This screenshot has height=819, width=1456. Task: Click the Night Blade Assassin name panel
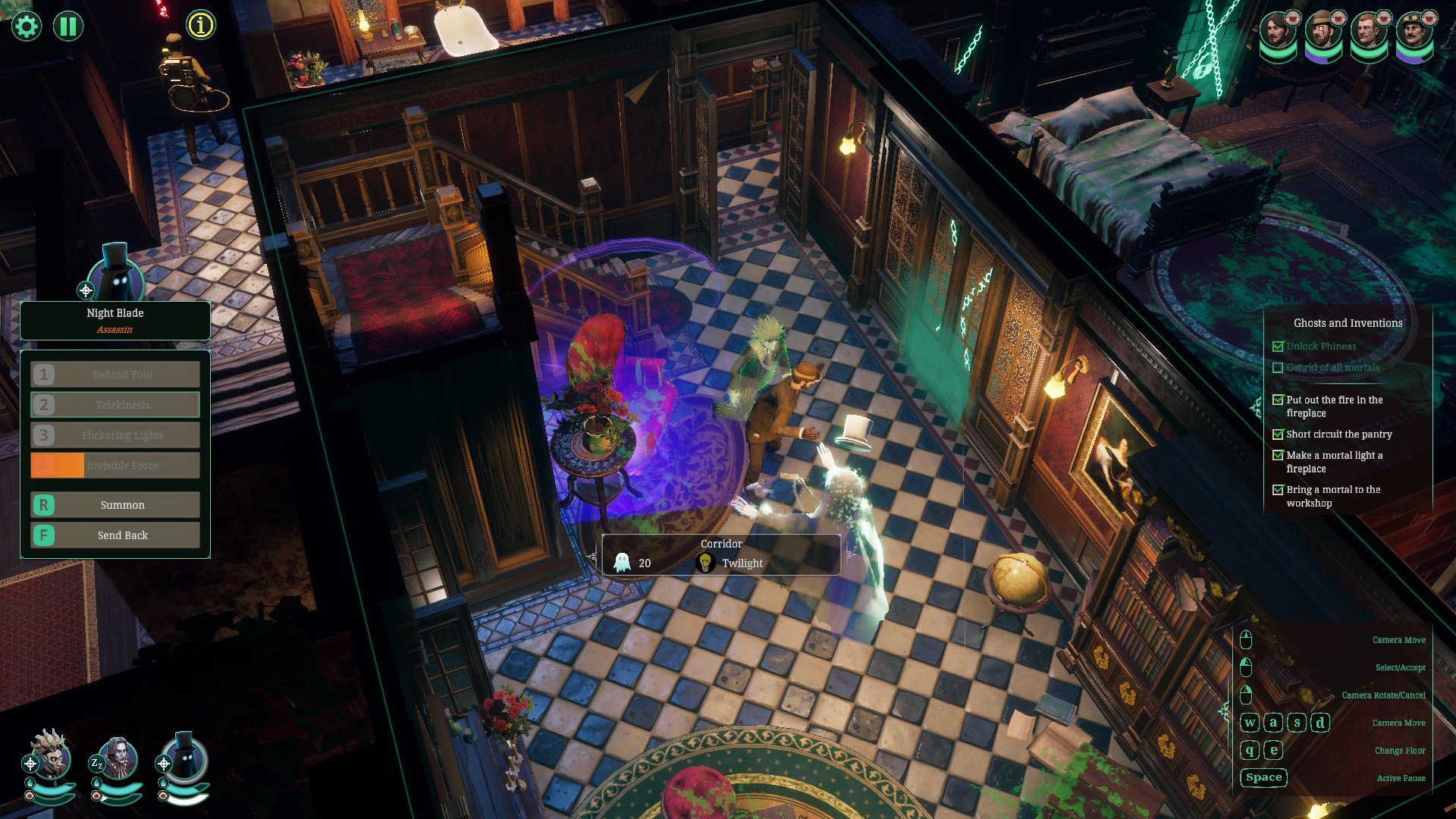[x=115, y=321]
